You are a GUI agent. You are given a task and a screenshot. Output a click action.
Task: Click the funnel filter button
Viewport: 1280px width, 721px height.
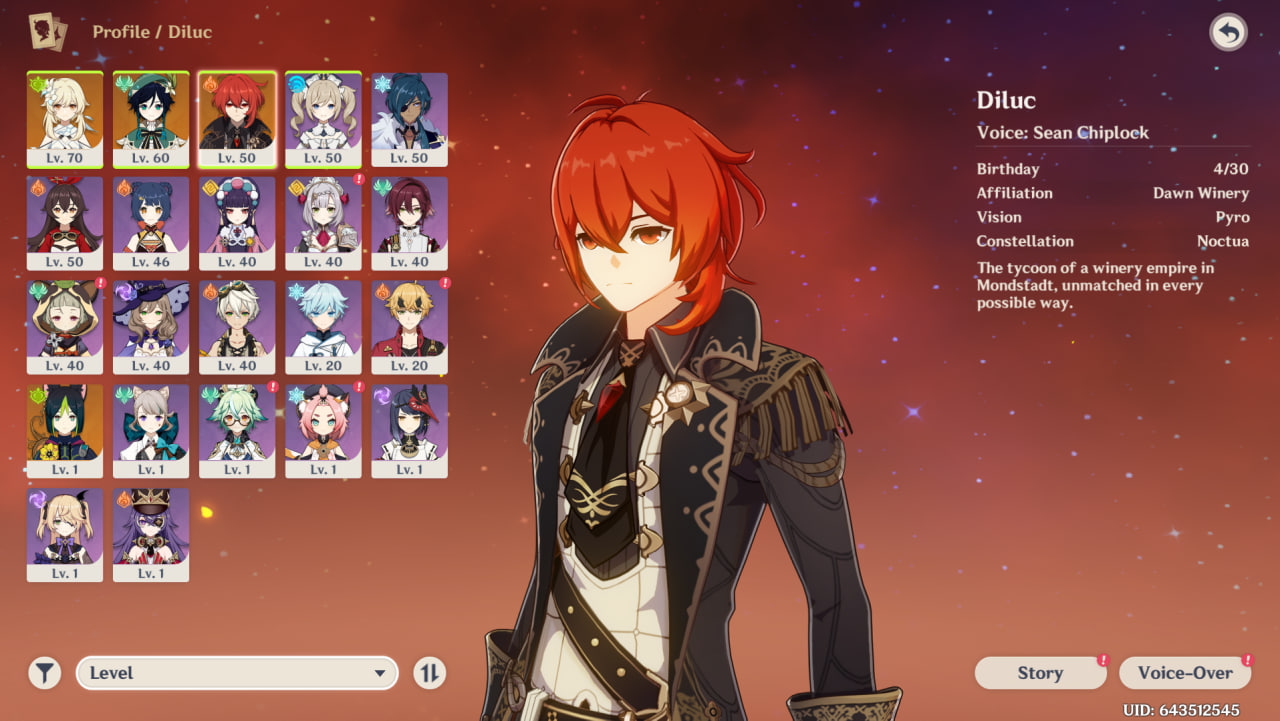point(44,673)
